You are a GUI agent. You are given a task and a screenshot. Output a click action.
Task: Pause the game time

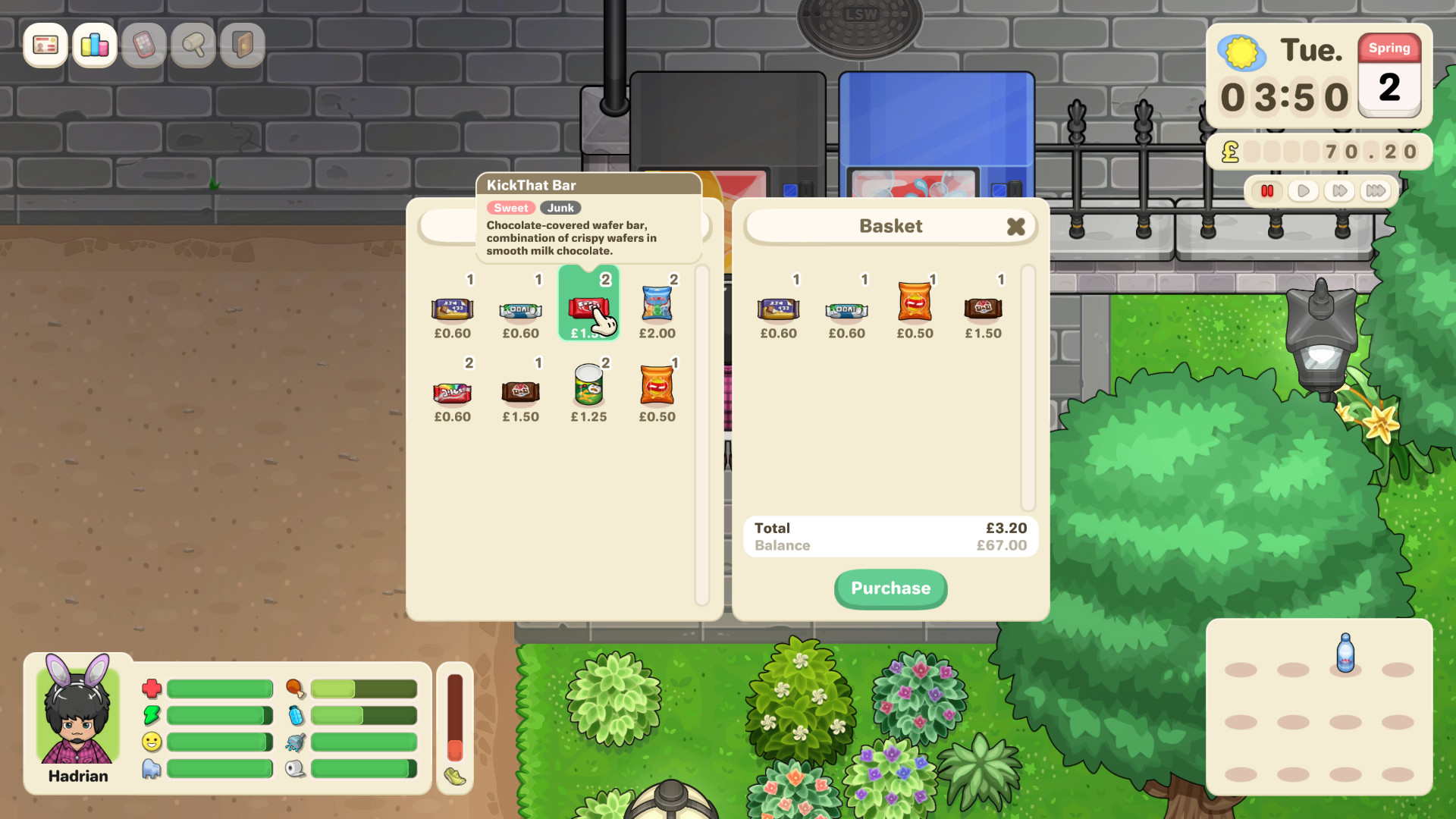click(1268, 191)
